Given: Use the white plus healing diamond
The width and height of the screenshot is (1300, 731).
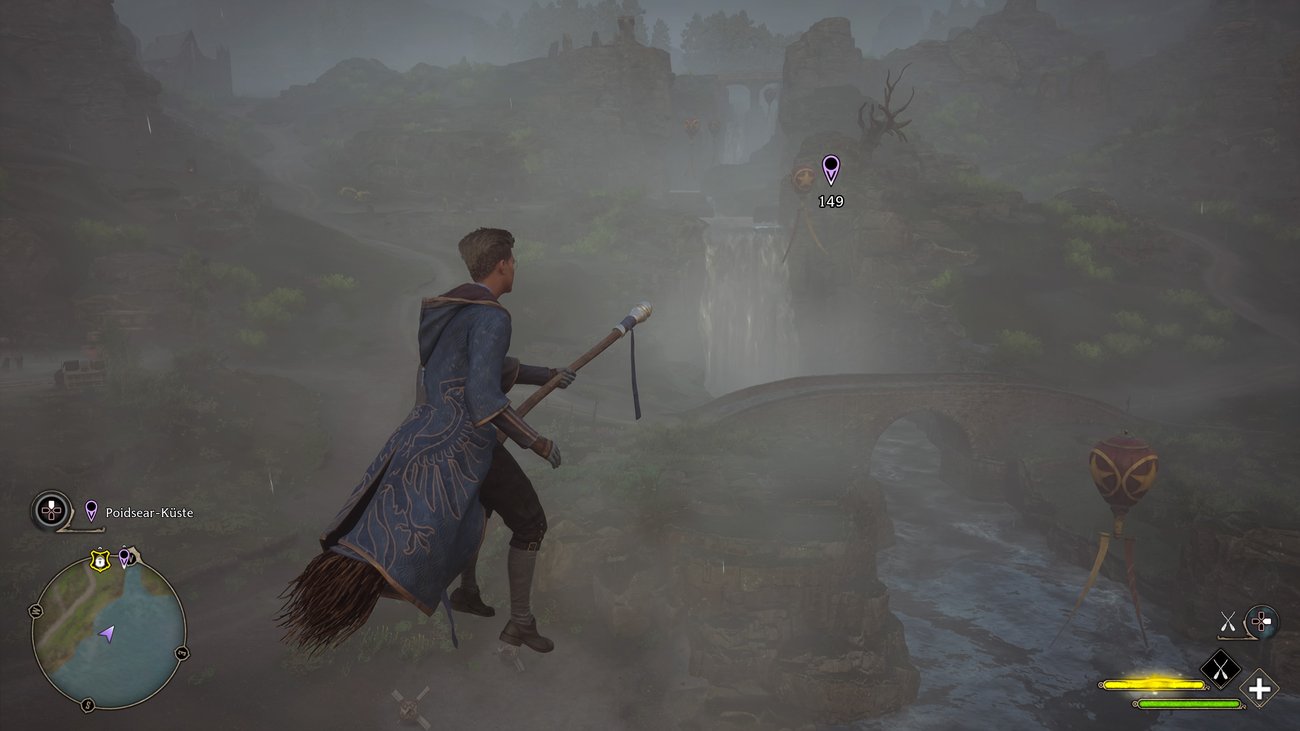Looking at the screenshot, I should pos(1258,689).
